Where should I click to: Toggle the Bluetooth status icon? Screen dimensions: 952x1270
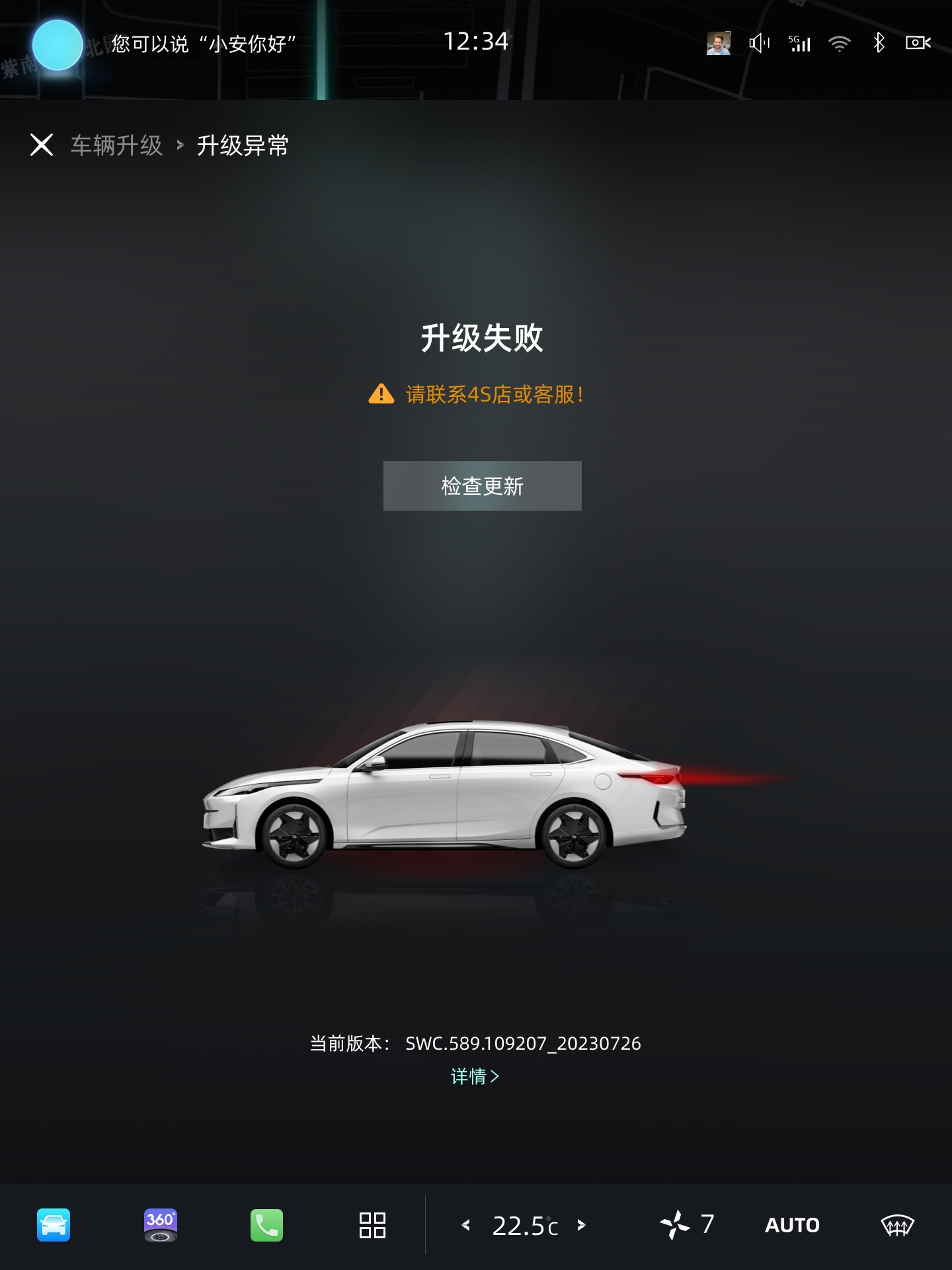coord(879,44)
